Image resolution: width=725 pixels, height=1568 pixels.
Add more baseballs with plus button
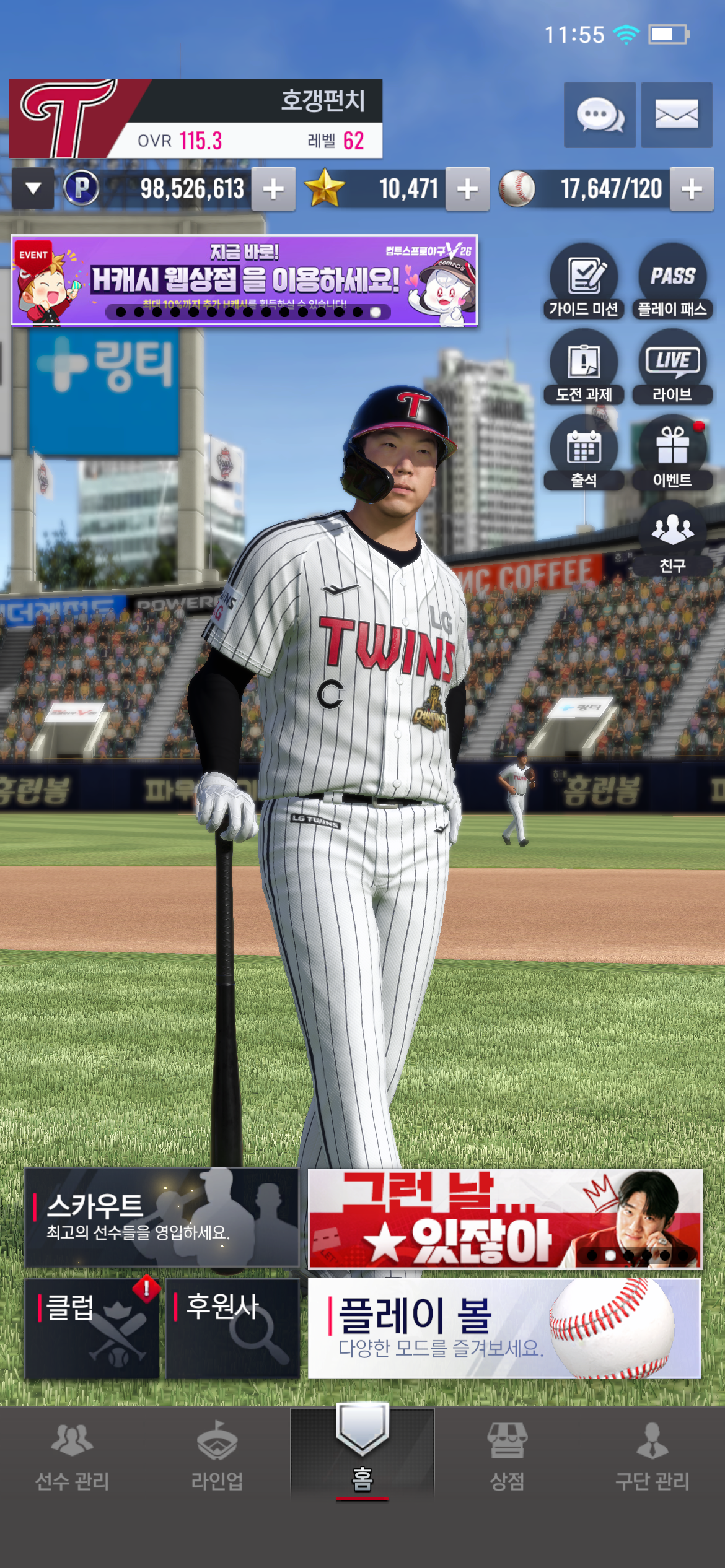tap(692, 189)
